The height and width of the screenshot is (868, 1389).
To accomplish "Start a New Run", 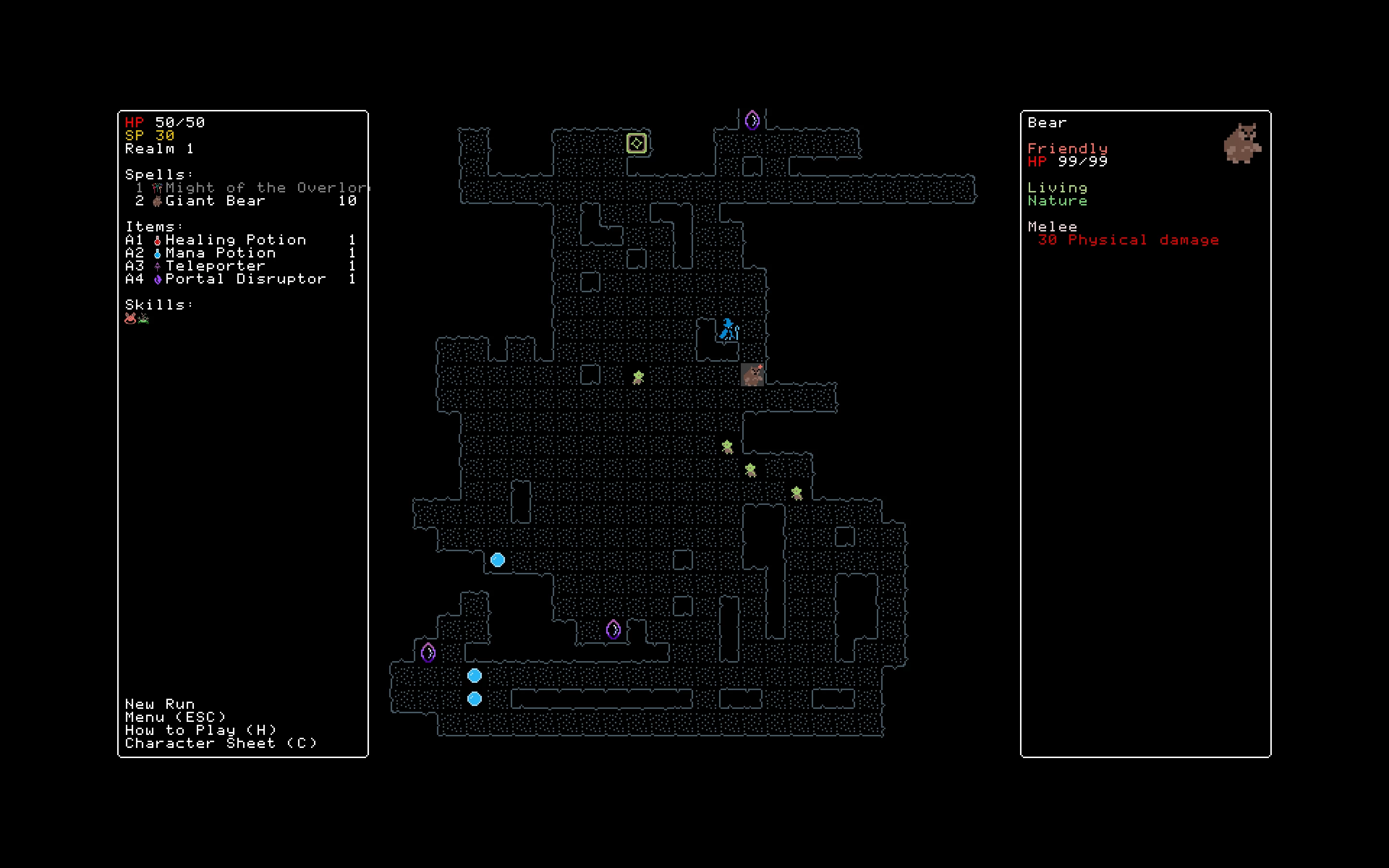I will pos(160,705).
